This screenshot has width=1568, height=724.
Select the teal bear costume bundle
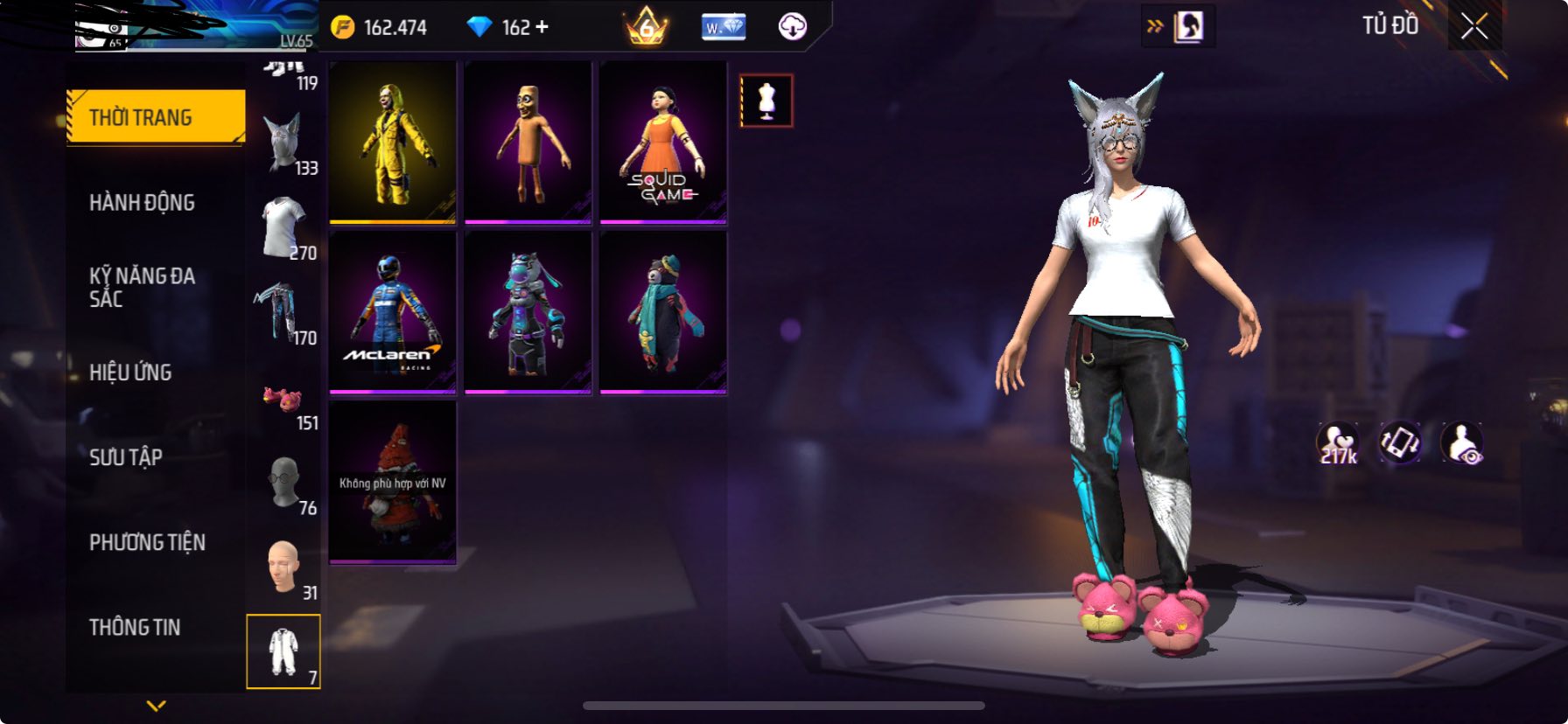pyautogui.click(x=662, y=312)
